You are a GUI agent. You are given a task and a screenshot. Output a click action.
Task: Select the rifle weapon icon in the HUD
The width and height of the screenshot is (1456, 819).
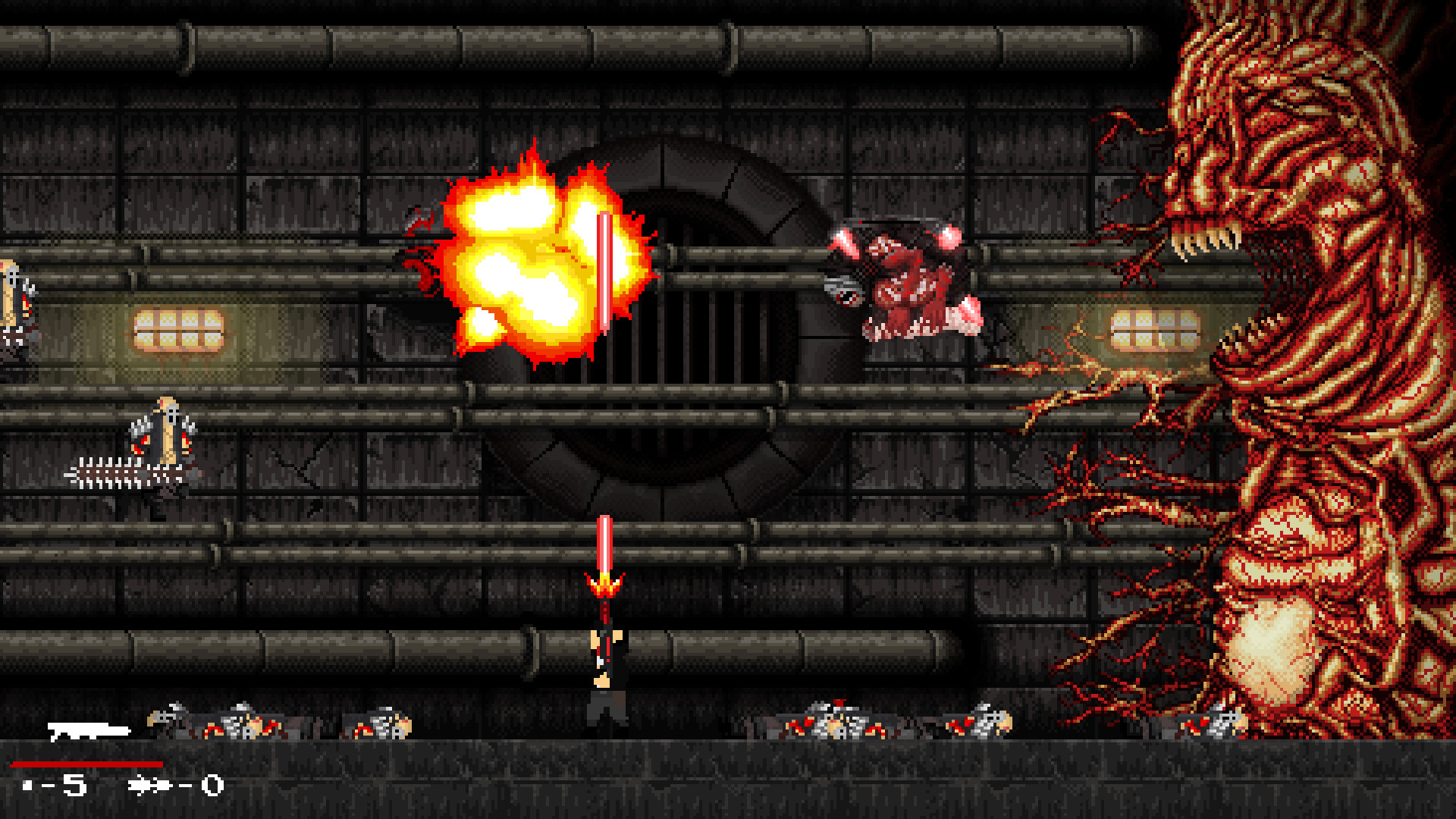(87, 732)
